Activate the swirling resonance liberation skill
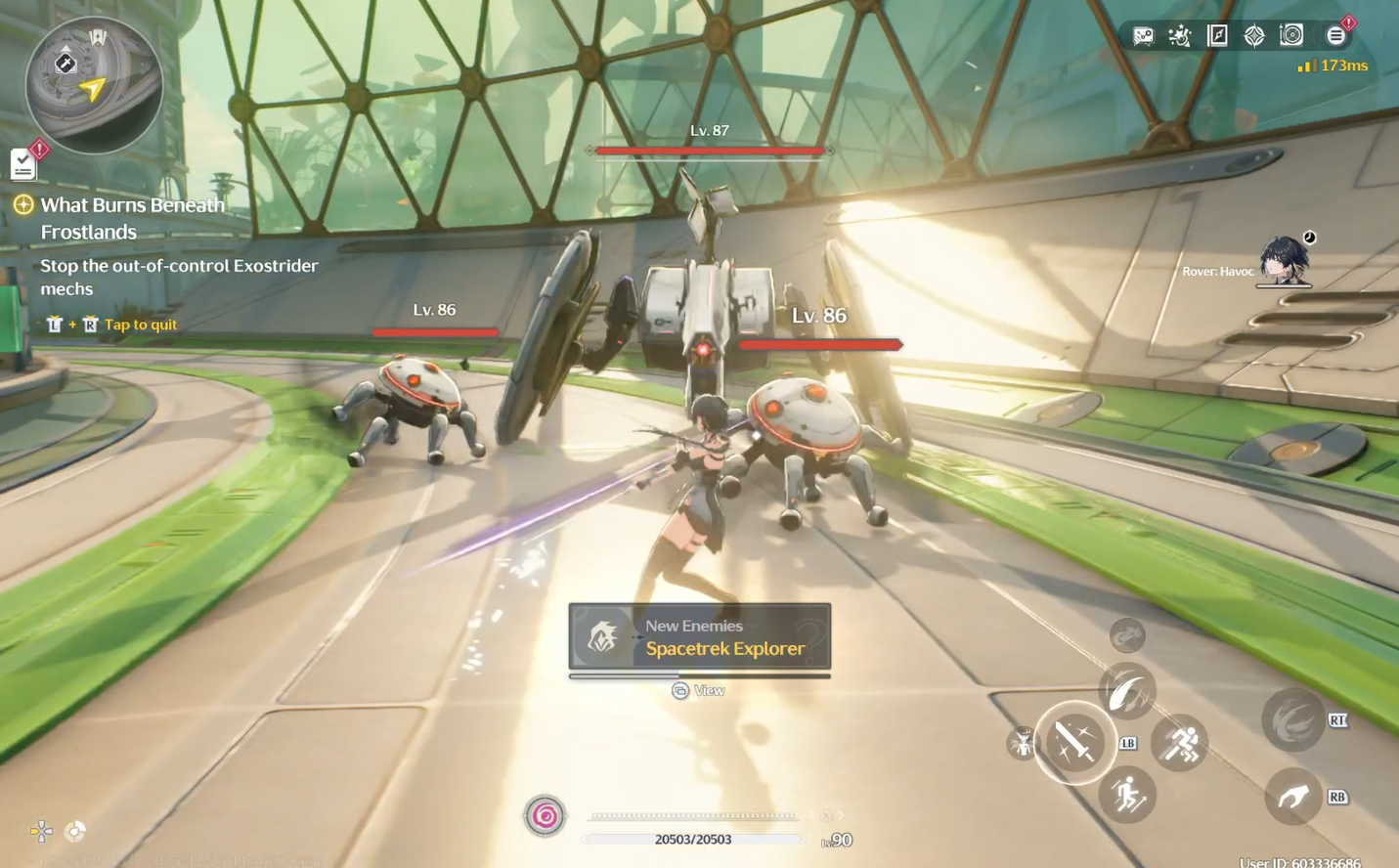Screen dimensions: 1399x868 pyautogui.click(x=1293, y=721)
